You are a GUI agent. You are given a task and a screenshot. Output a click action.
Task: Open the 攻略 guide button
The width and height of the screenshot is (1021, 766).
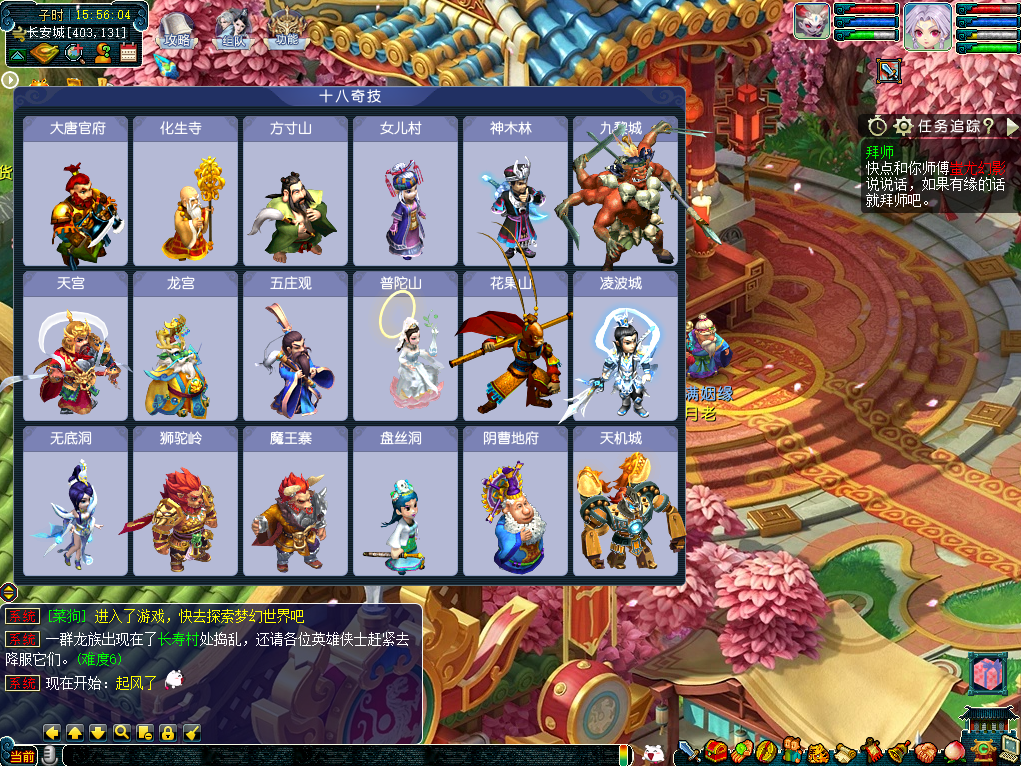coord(176,30)
